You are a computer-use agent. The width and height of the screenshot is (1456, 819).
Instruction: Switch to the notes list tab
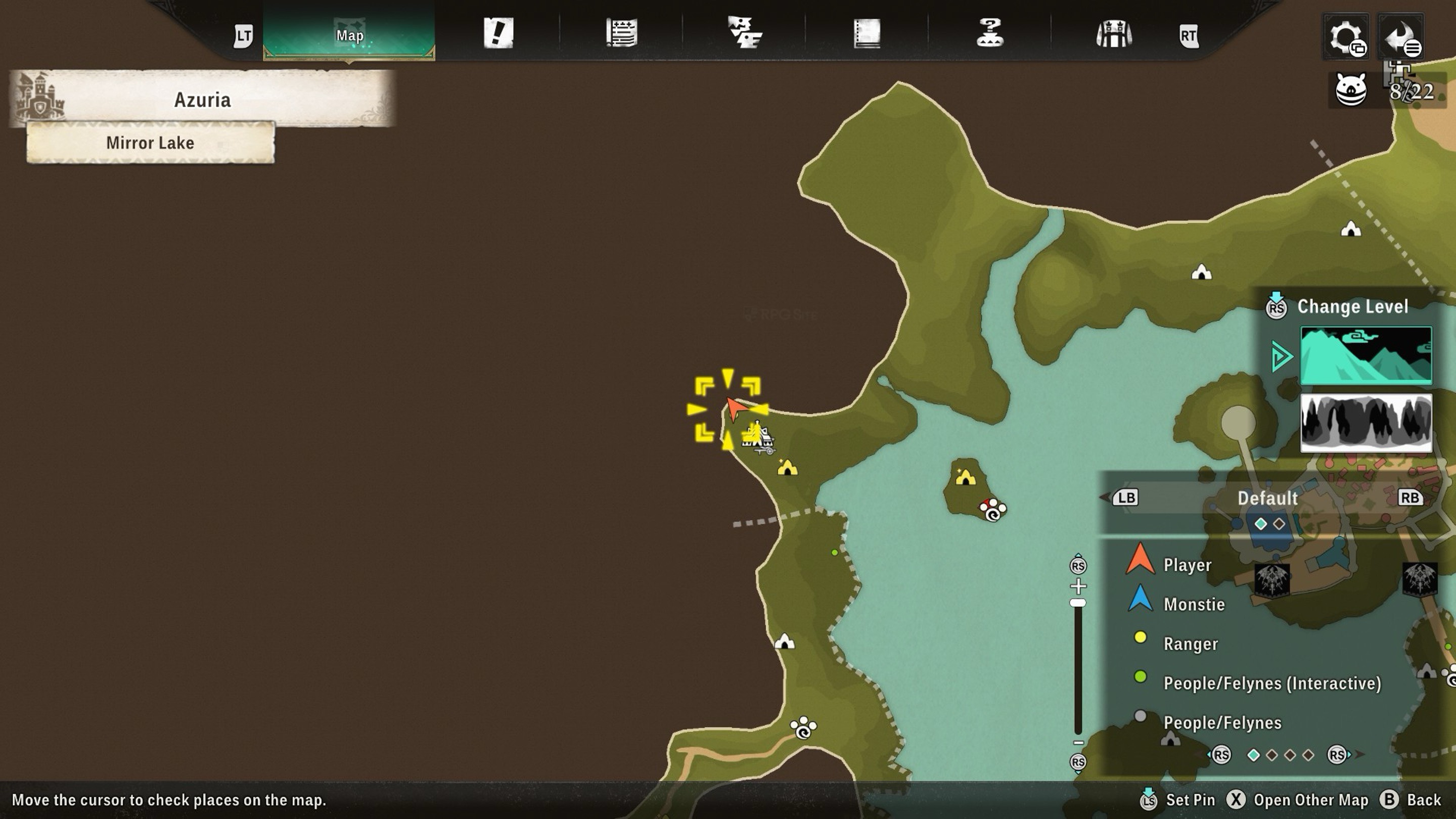622,33
